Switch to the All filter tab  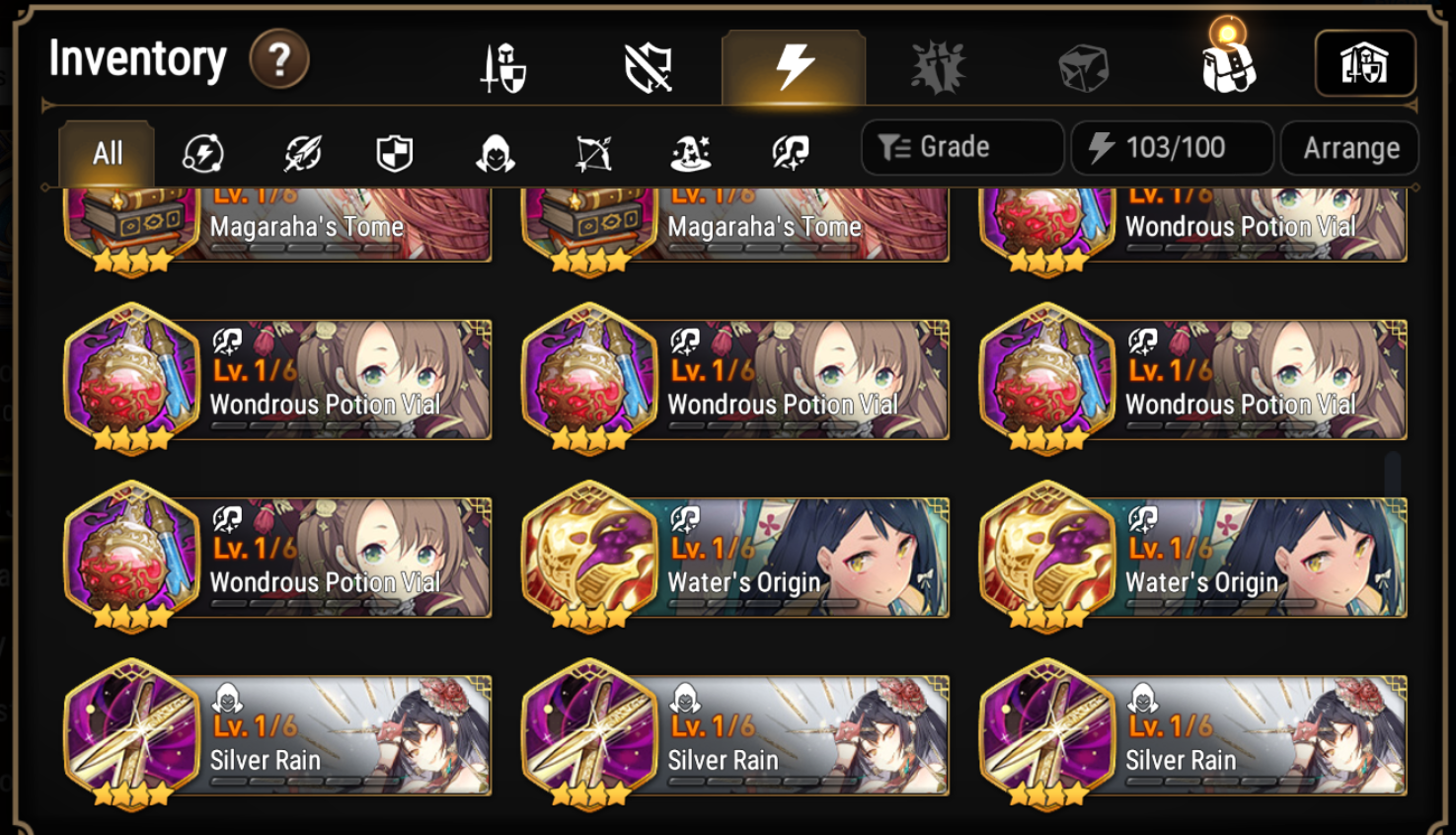coord(106,151)
